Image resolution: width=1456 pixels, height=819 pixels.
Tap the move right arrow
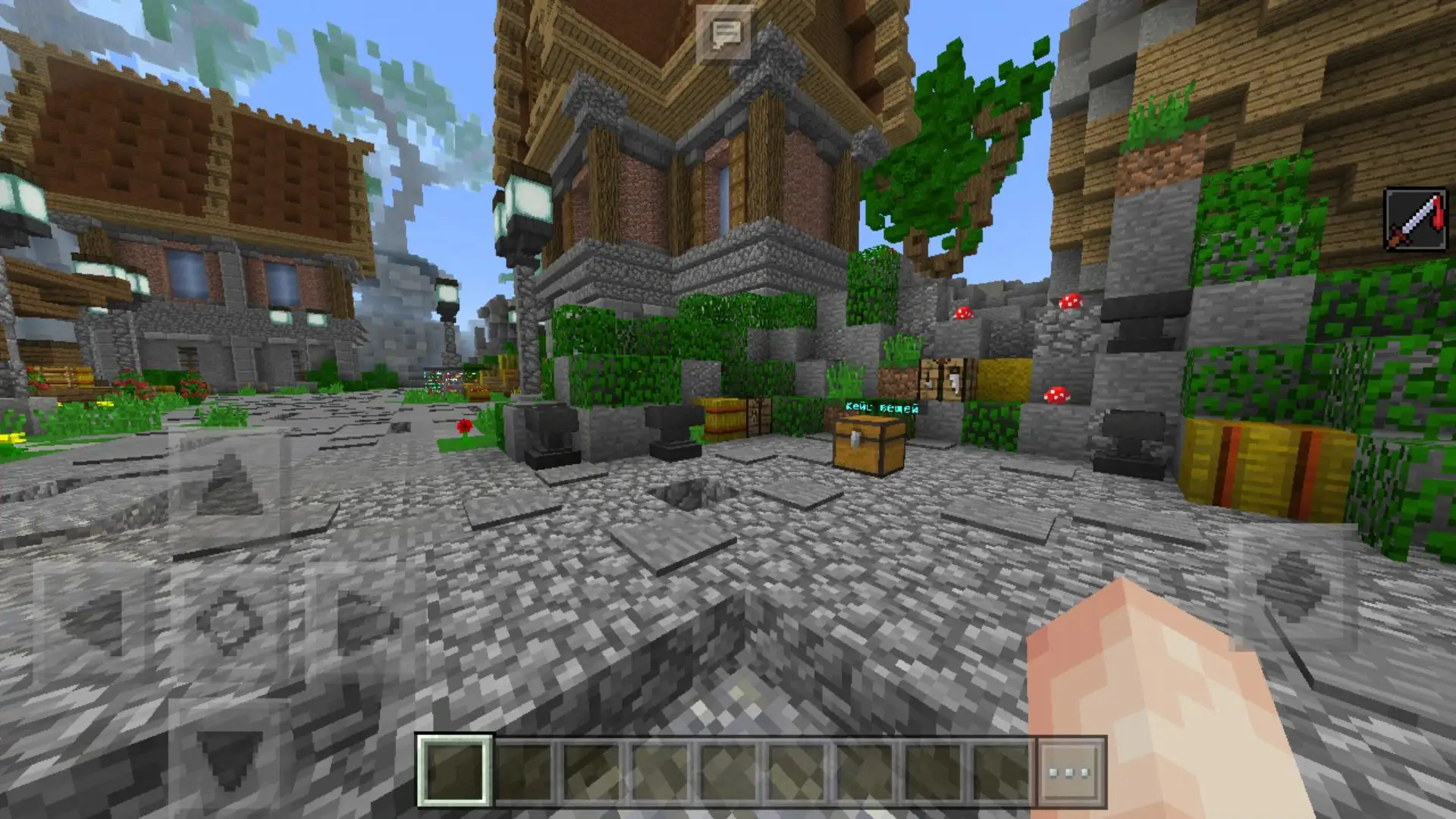coord(364,622)
